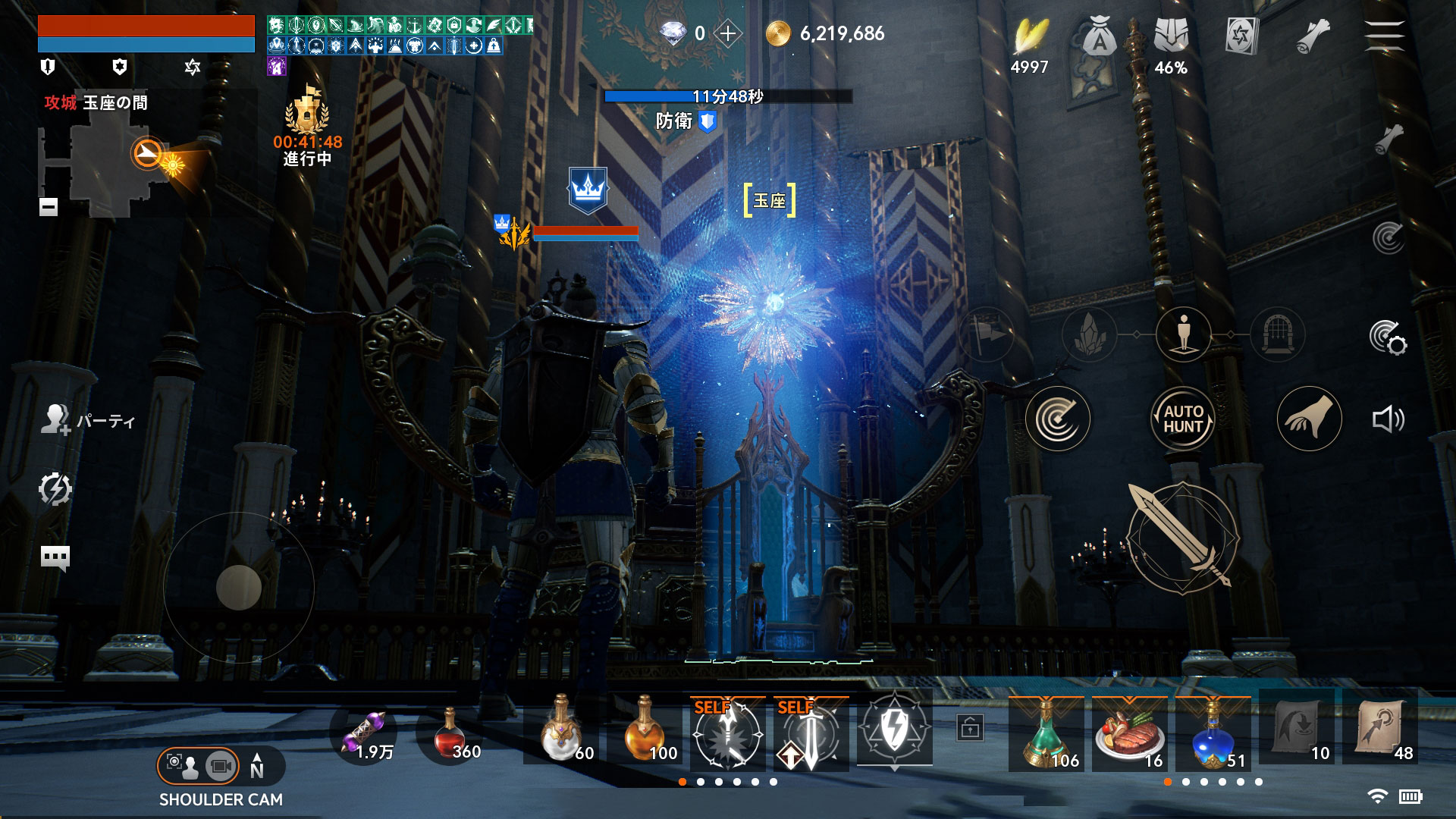Toggle the speaker sound icon
Viewport: 1456px width, 819px height.
pos(1388,419)
